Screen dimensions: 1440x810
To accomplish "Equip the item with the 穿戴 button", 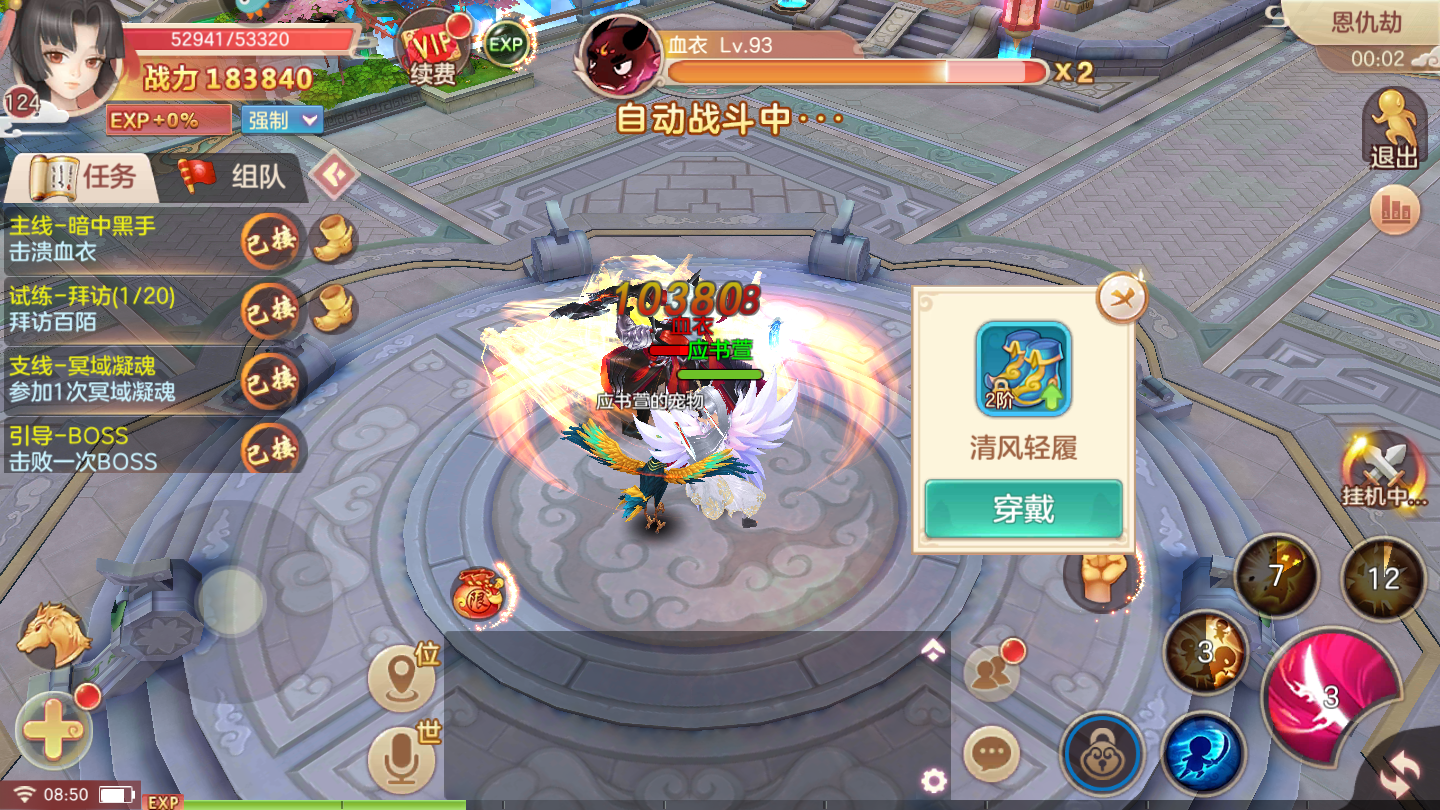I will pyautogui.click(x=1023, y=509).
